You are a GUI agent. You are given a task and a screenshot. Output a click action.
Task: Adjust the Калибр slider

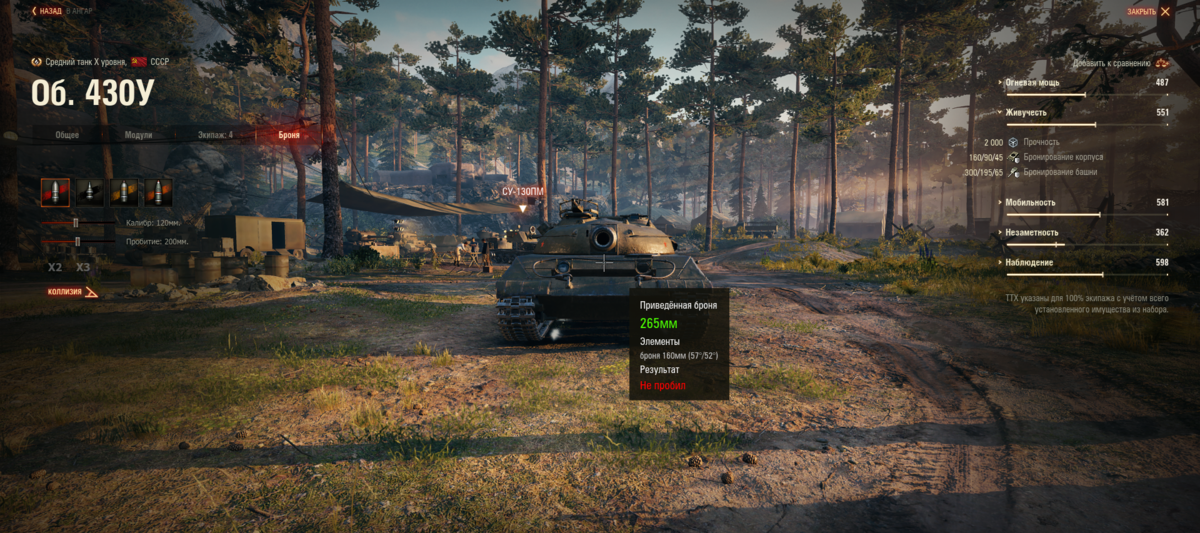coord(74,222)
